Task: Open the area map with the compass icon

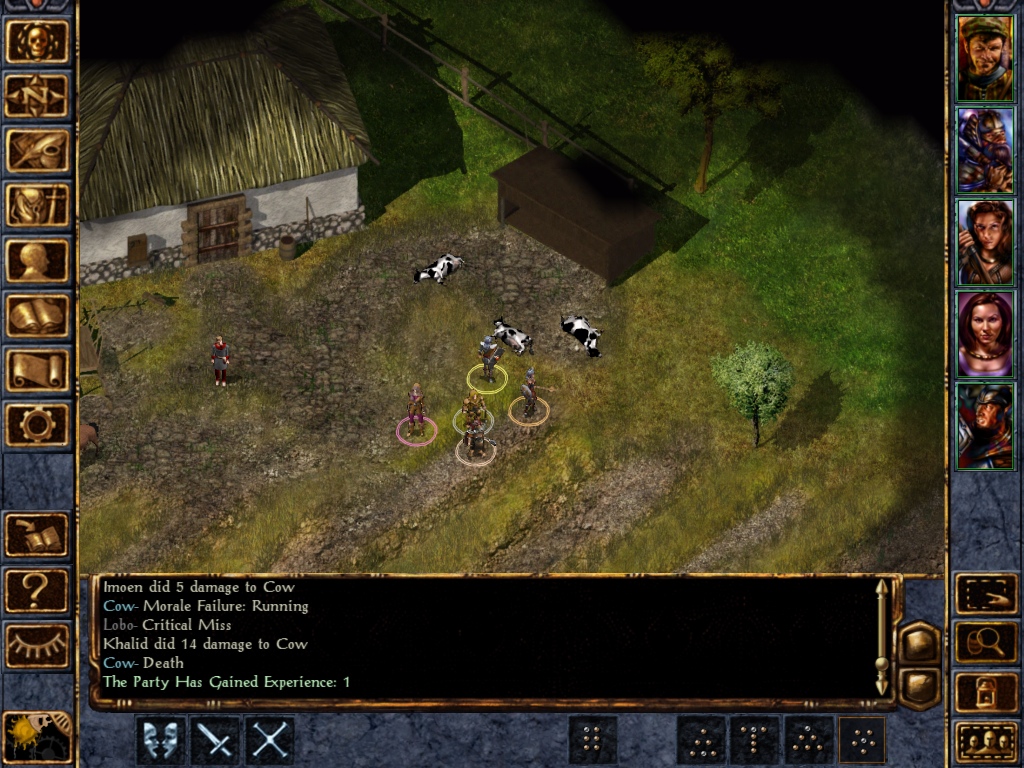Action: point(38,96)
